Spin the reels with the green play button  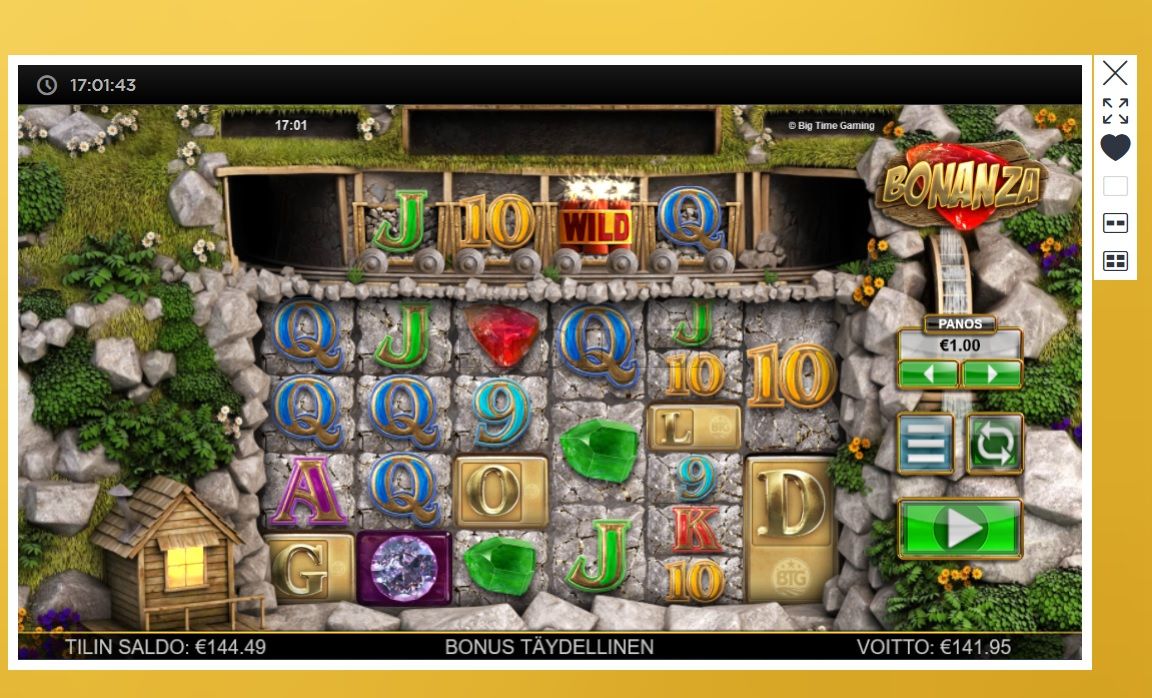[x=960, y=528]
